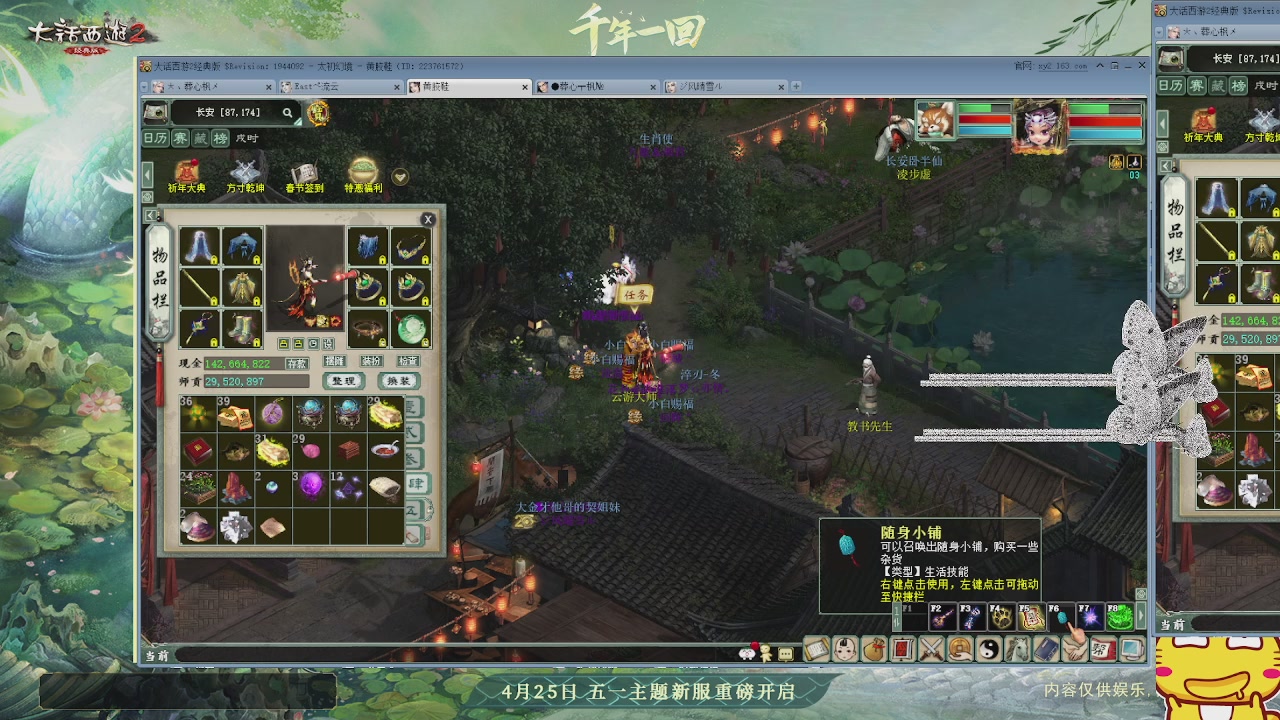Open the 祈年大典 event icon
The width and height of the screenshot is (1280, 720).
coord(188,170)
